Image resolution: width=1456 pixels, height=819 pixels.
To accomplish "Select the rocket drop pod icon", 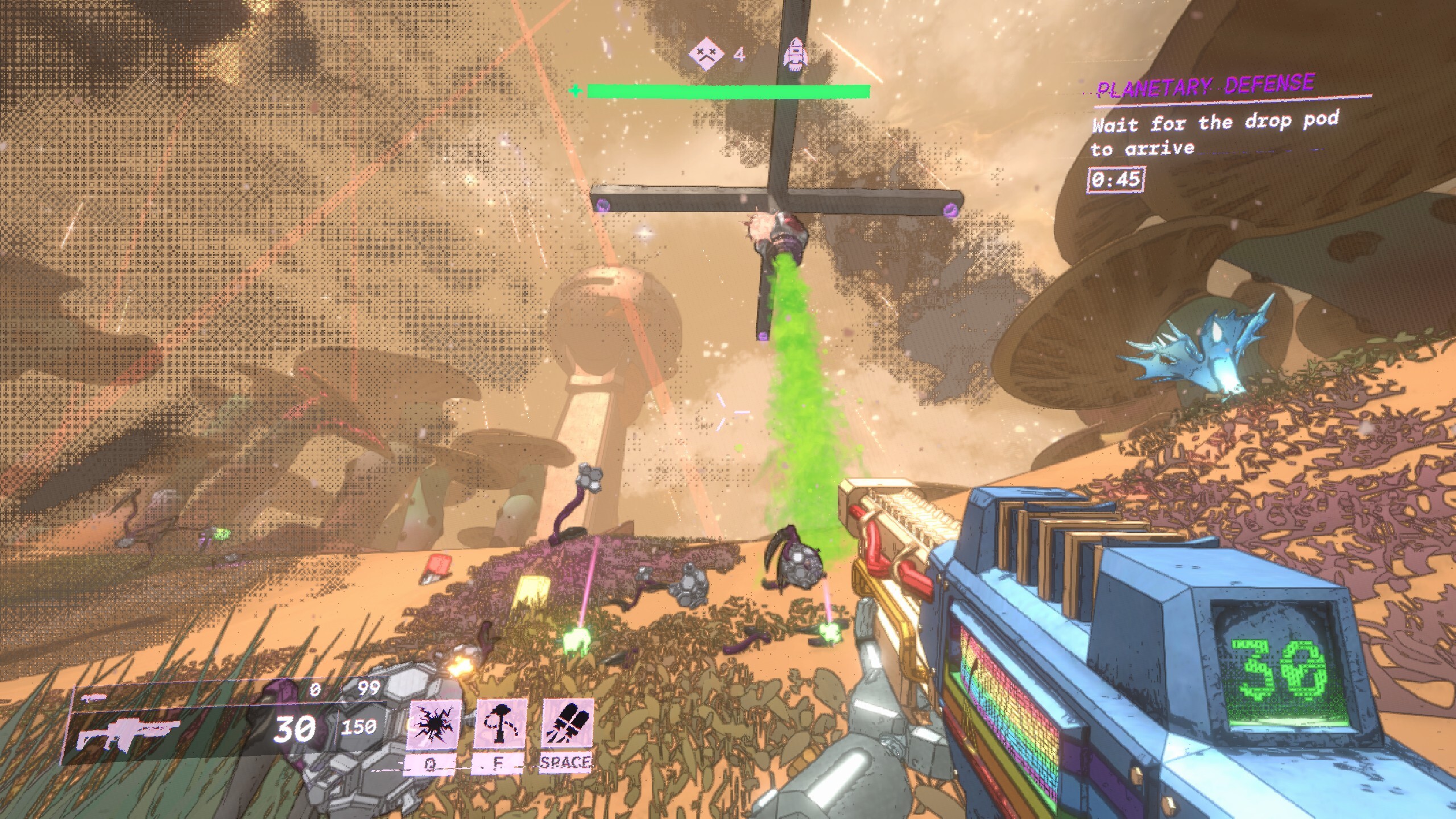I will [795, 55].
